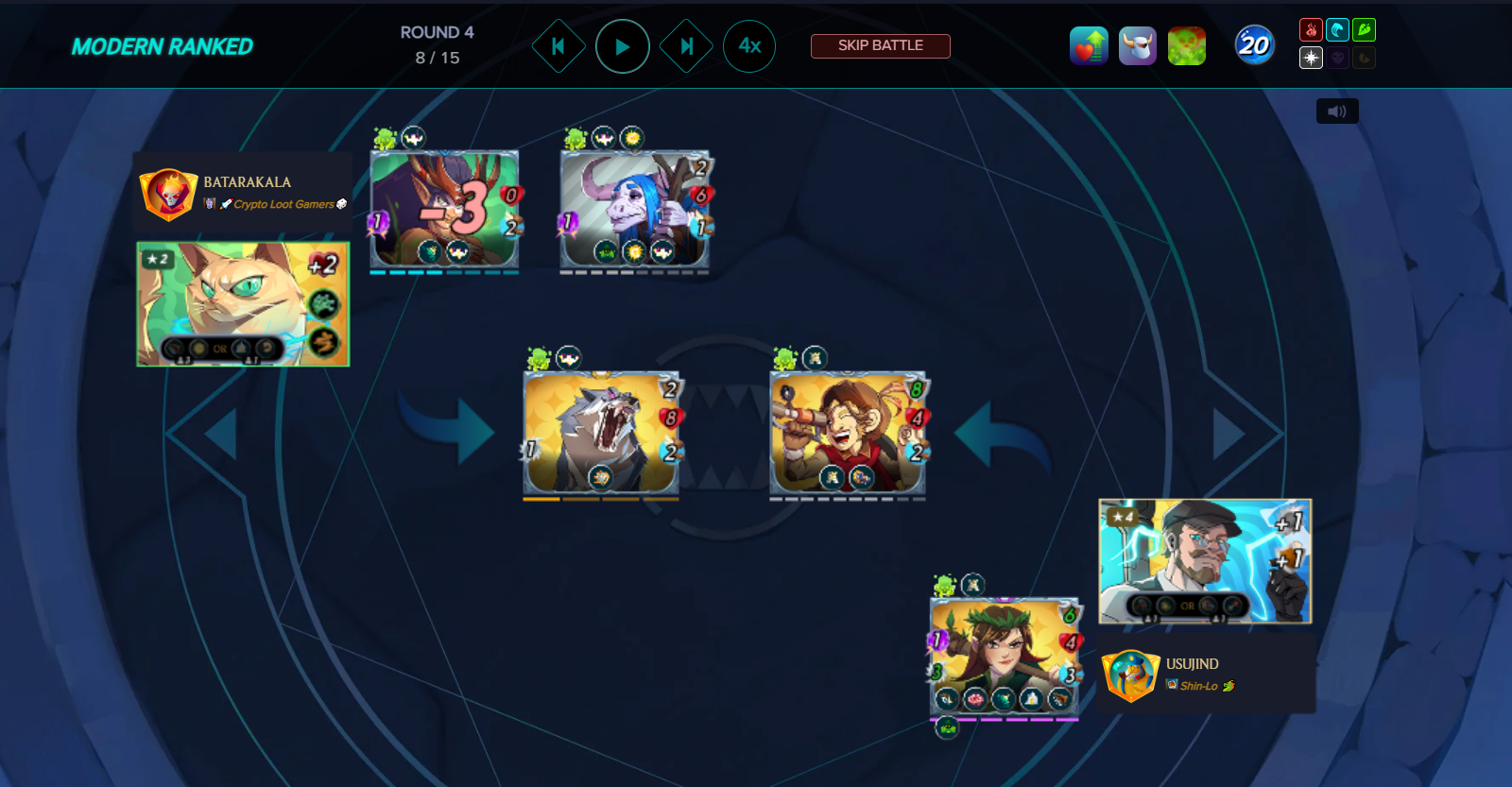Open BATARAKALA's cat summoner card
Screen dimensions: 1512x787
(243, 303)
